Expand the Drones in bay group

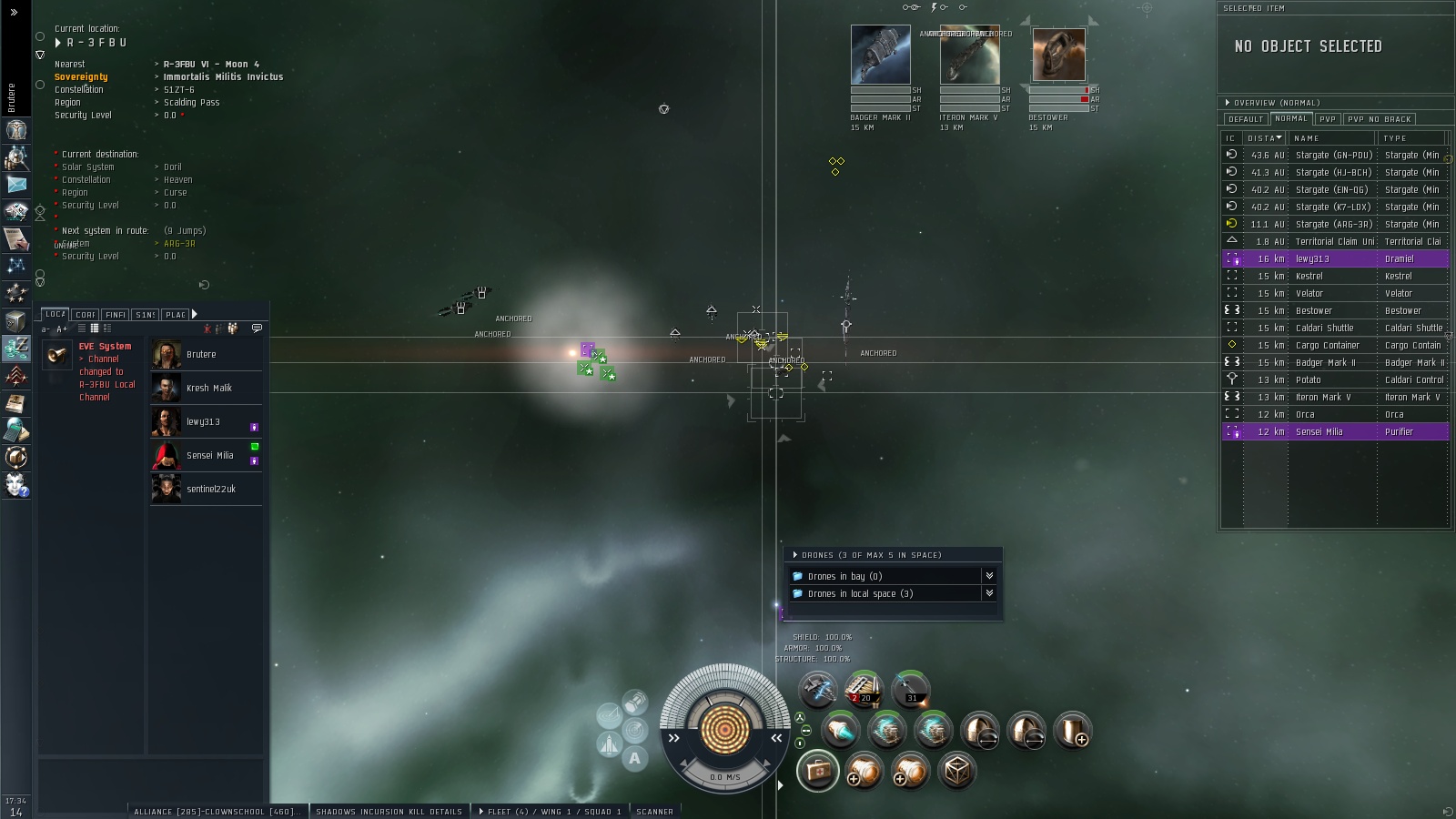pos(844,576)
